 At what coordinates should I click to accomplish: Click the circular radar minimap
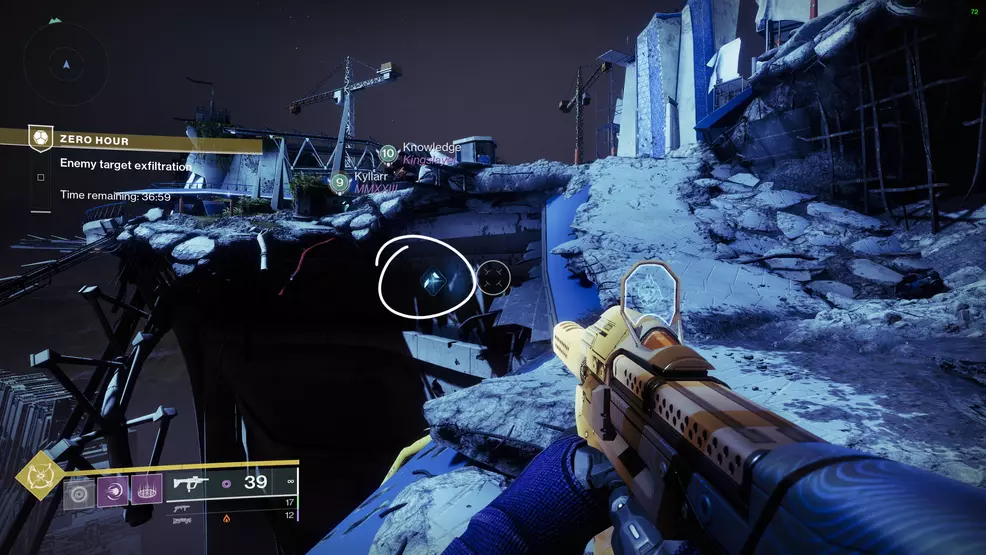click(66, 62)
